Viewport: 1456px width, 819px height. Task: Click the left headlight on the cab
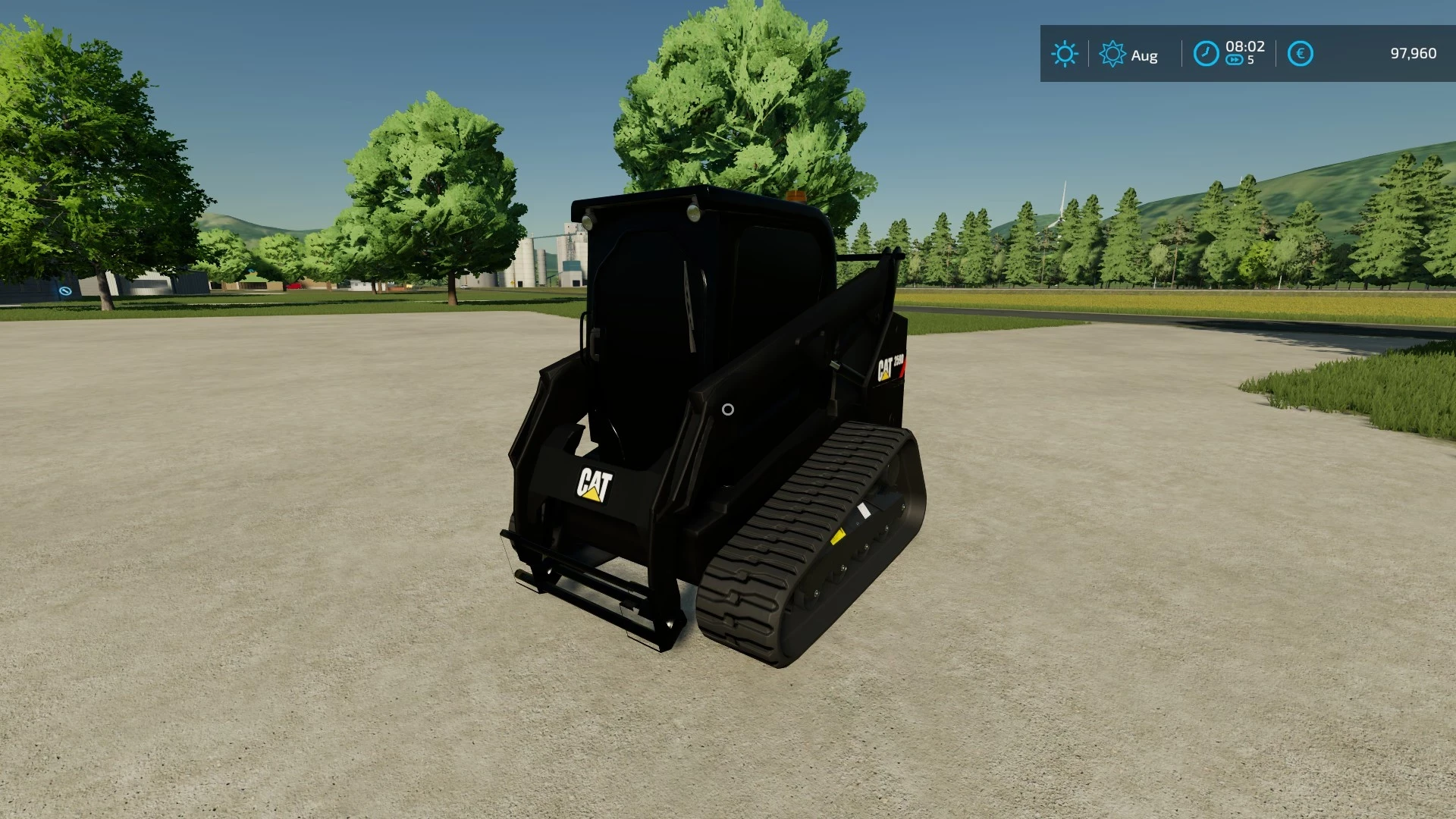click(x=588, y=220)
